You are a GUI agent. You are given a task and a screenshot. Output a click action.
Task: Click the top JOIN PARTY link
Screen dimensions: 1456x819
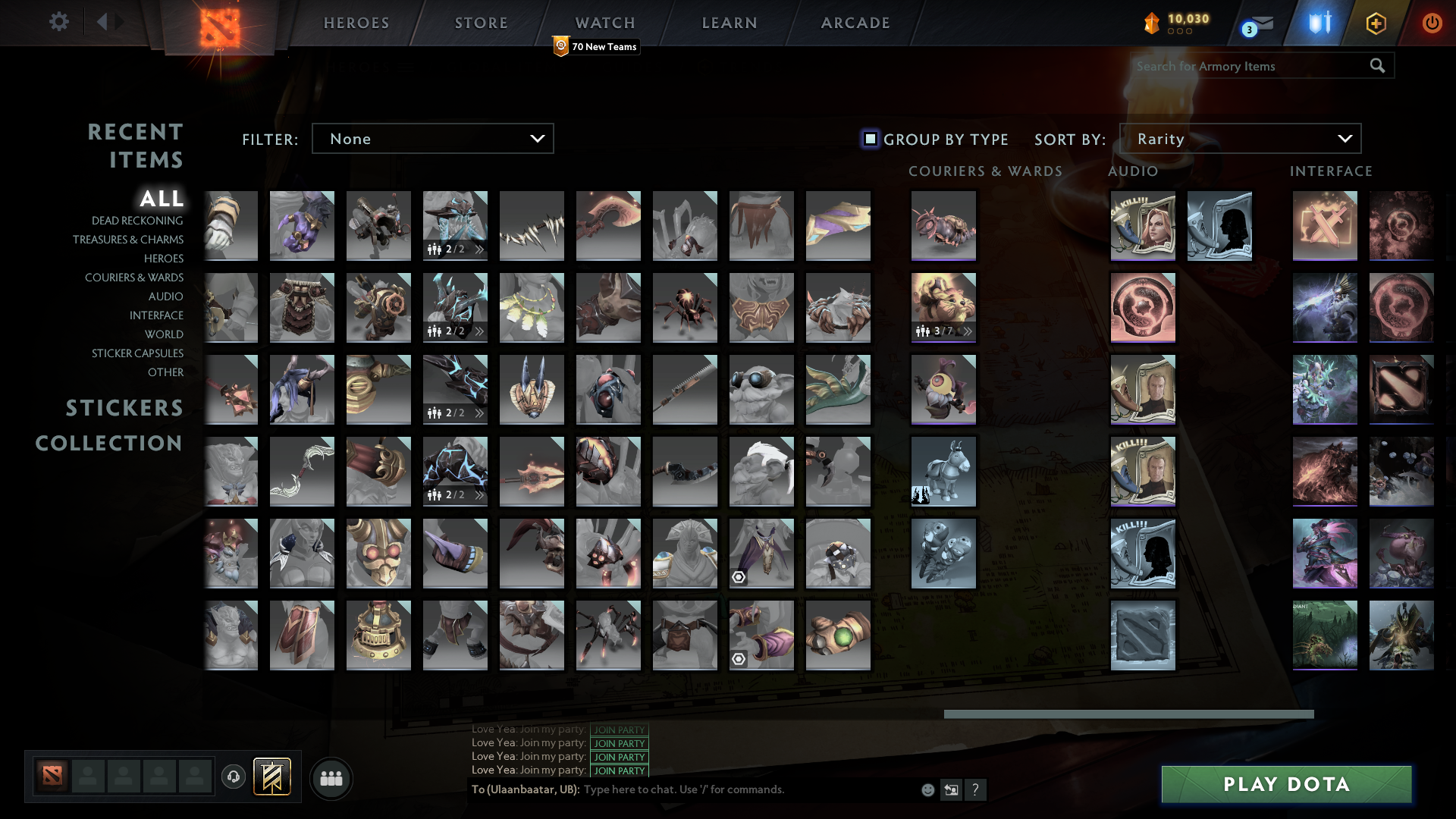pyautogui.click(x=619, y=730)
